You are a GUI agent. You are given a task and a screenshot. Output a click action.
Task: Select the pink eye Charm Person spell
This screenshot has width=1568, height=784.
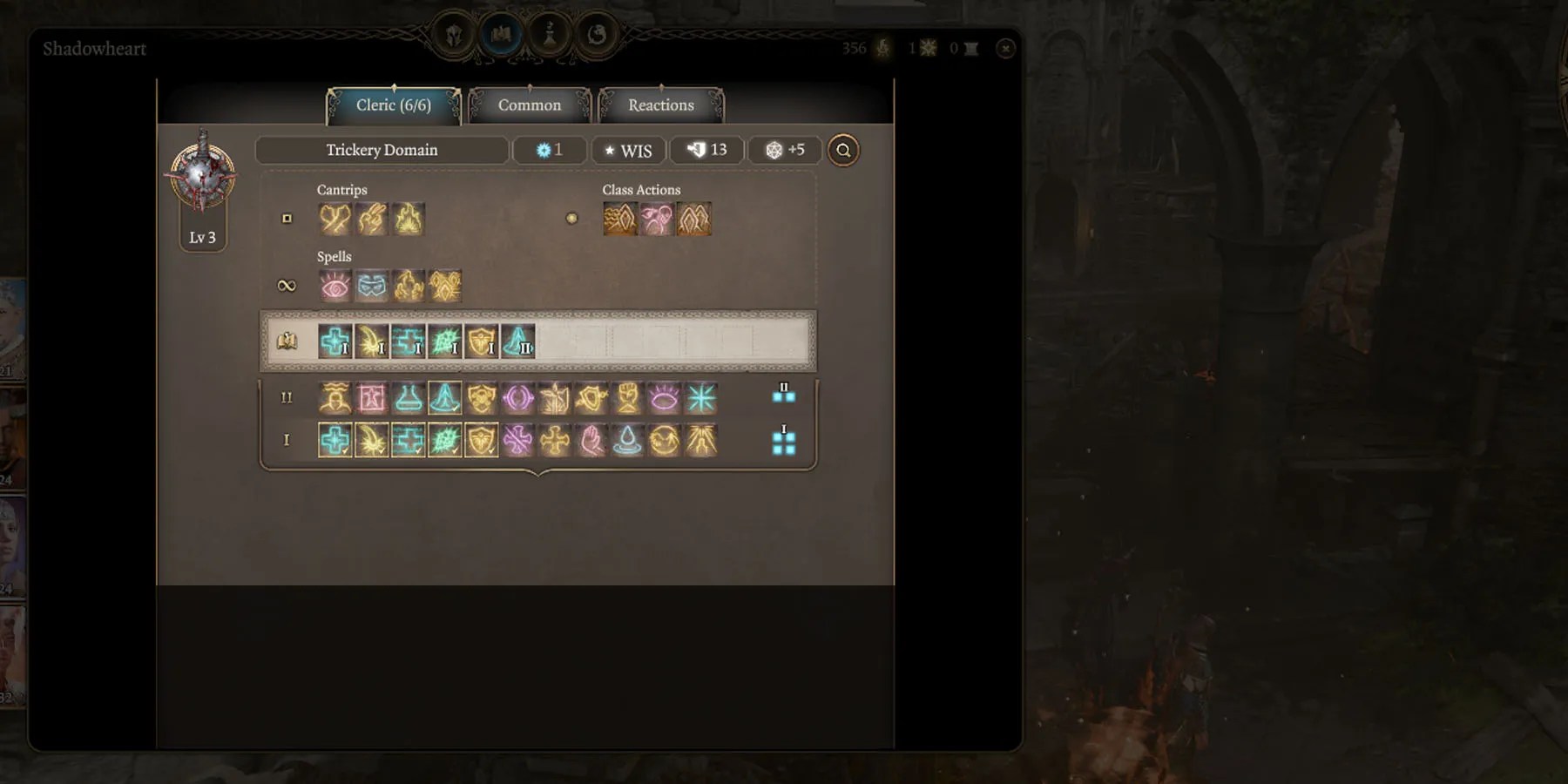335,286
